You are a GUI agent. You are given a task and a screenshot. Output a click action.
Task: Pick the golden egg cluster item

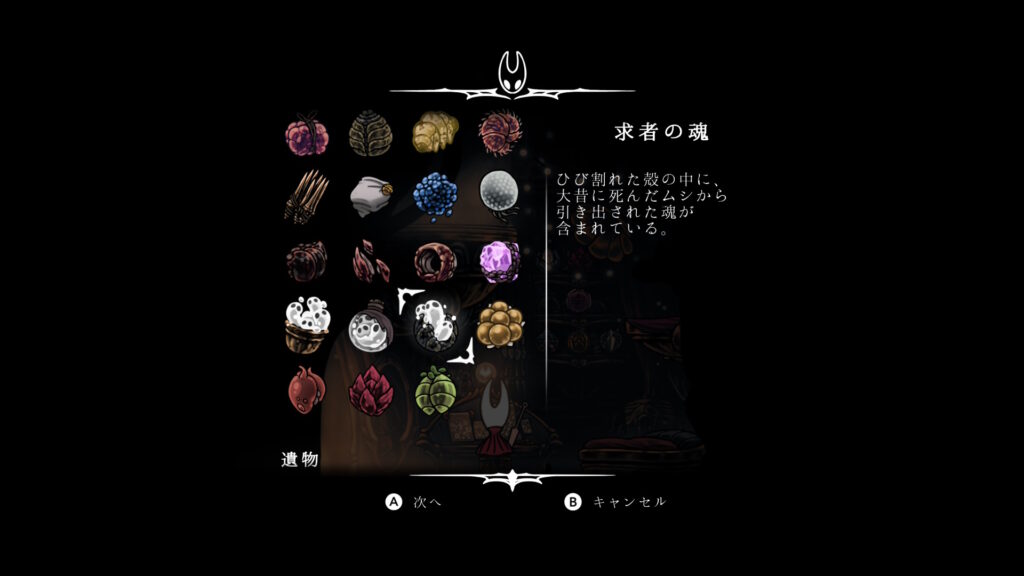click(498, 324)
